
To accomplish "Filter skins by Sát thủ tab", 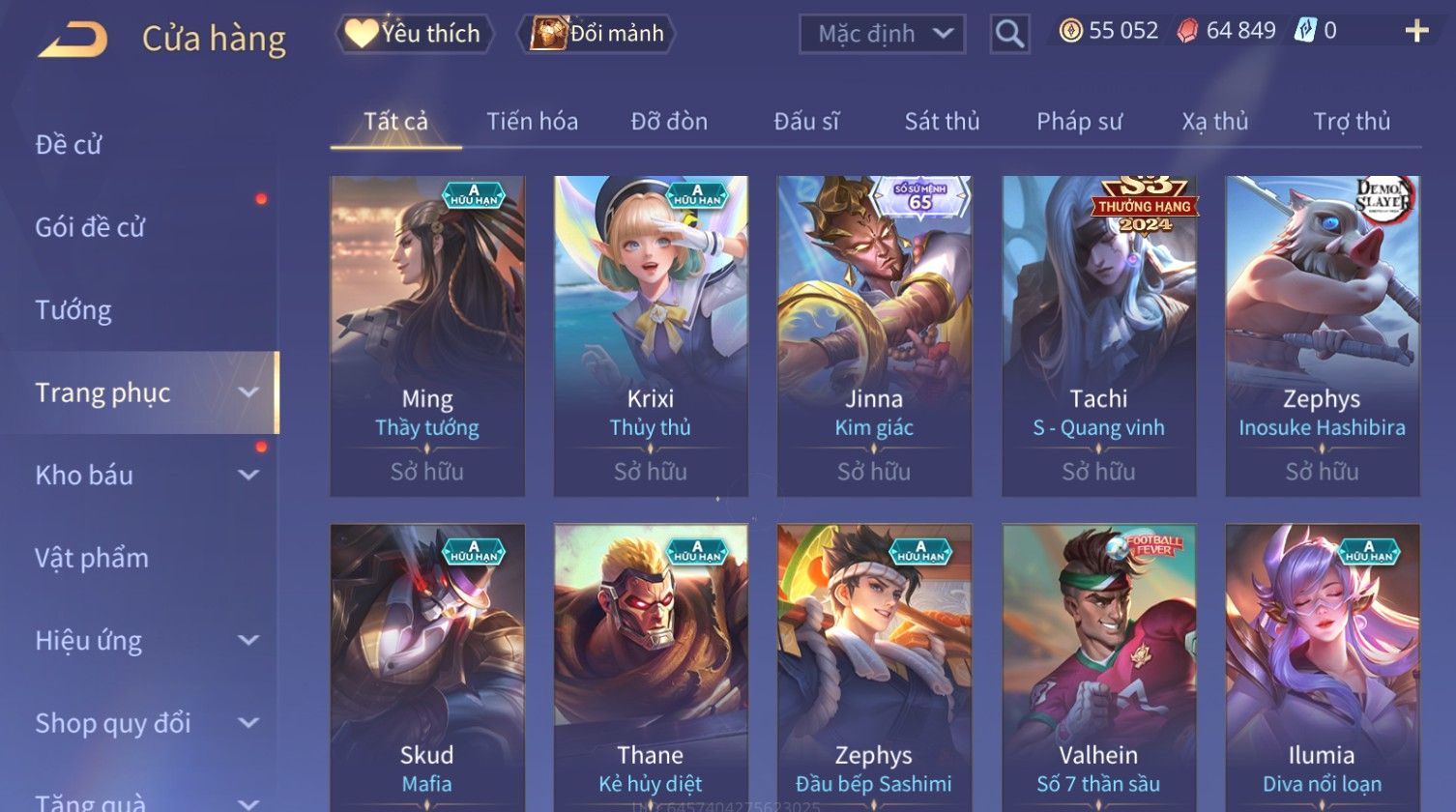I will pyautogui.click(x=942, y=122).
